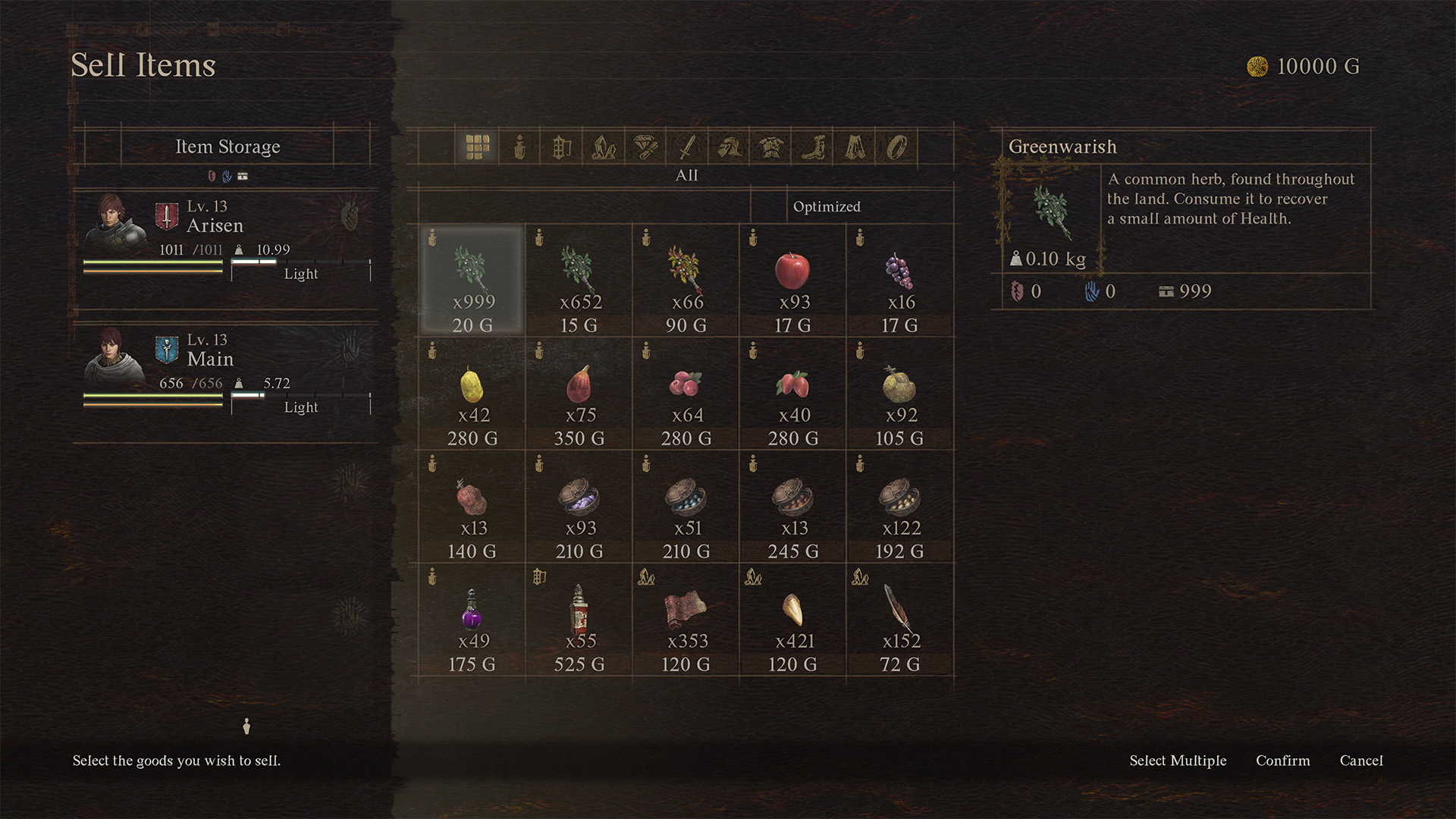Image resolution: width=1456 pixels, height=819 pixels.
Task: Choose the Main pawn character panel
Action: 226,372
